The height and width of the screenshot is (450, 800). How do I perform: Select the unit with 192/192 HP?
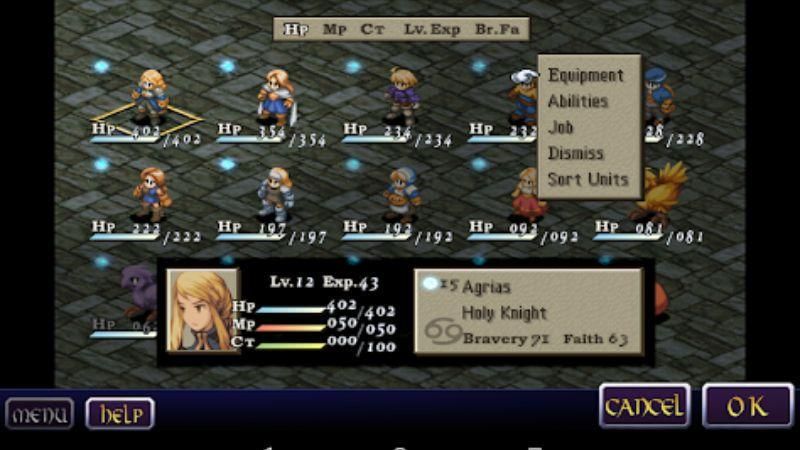(402, 193)
